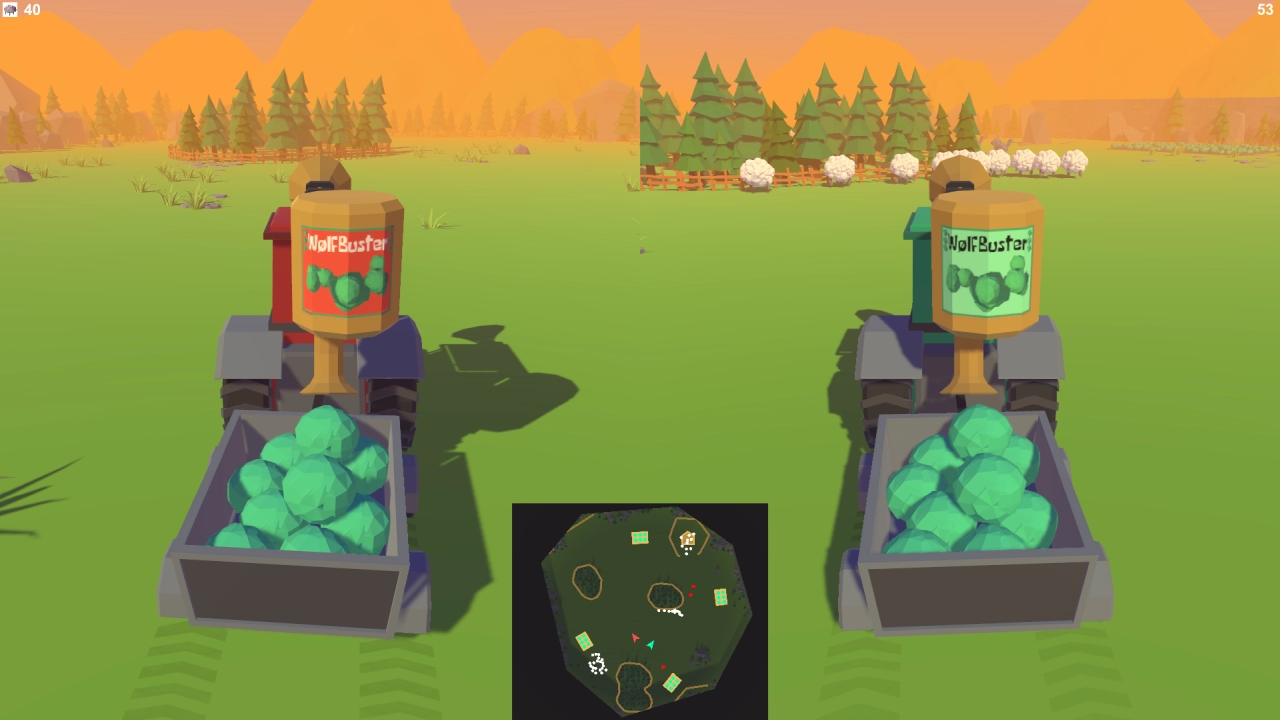Open the bottom-center cabbage field on the minimap
The height and width of the screenshot is (720, 1280).
(672, 682)
